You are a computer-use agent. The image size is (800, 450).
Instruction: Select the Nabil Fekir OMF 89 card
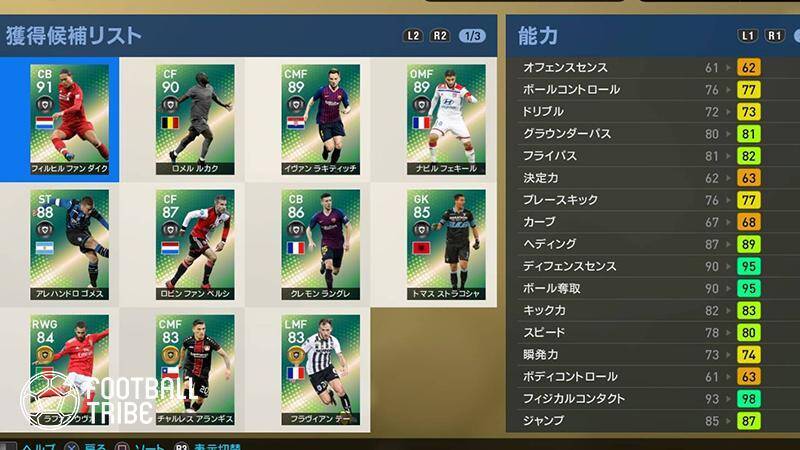click(446, 118)
